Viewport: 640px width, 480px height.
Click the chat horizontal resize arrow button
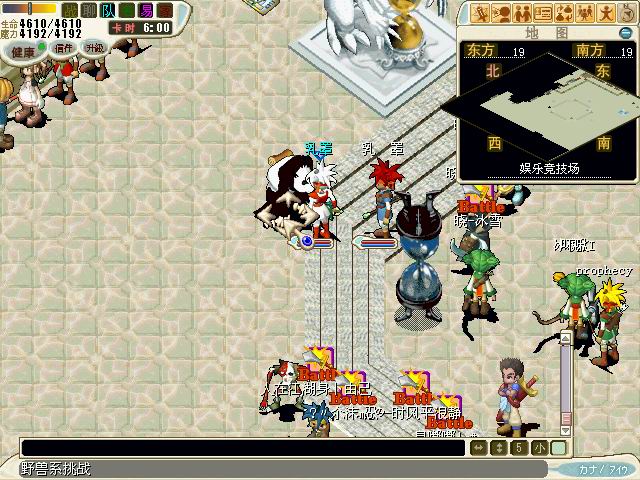[x=479, y=447]
